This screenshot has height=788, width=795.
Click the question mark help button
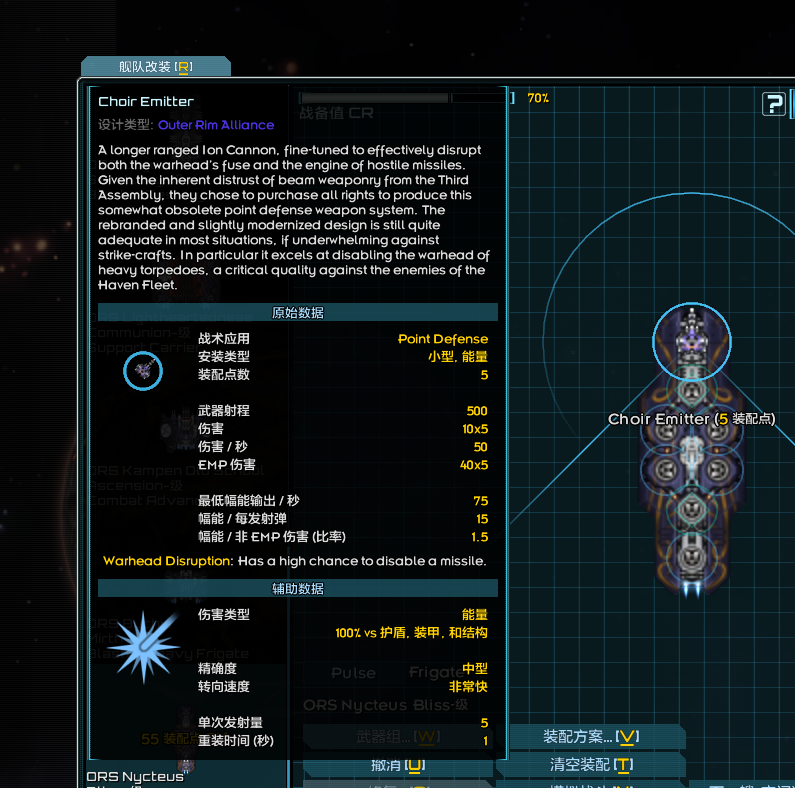click(x=773, y=104)
